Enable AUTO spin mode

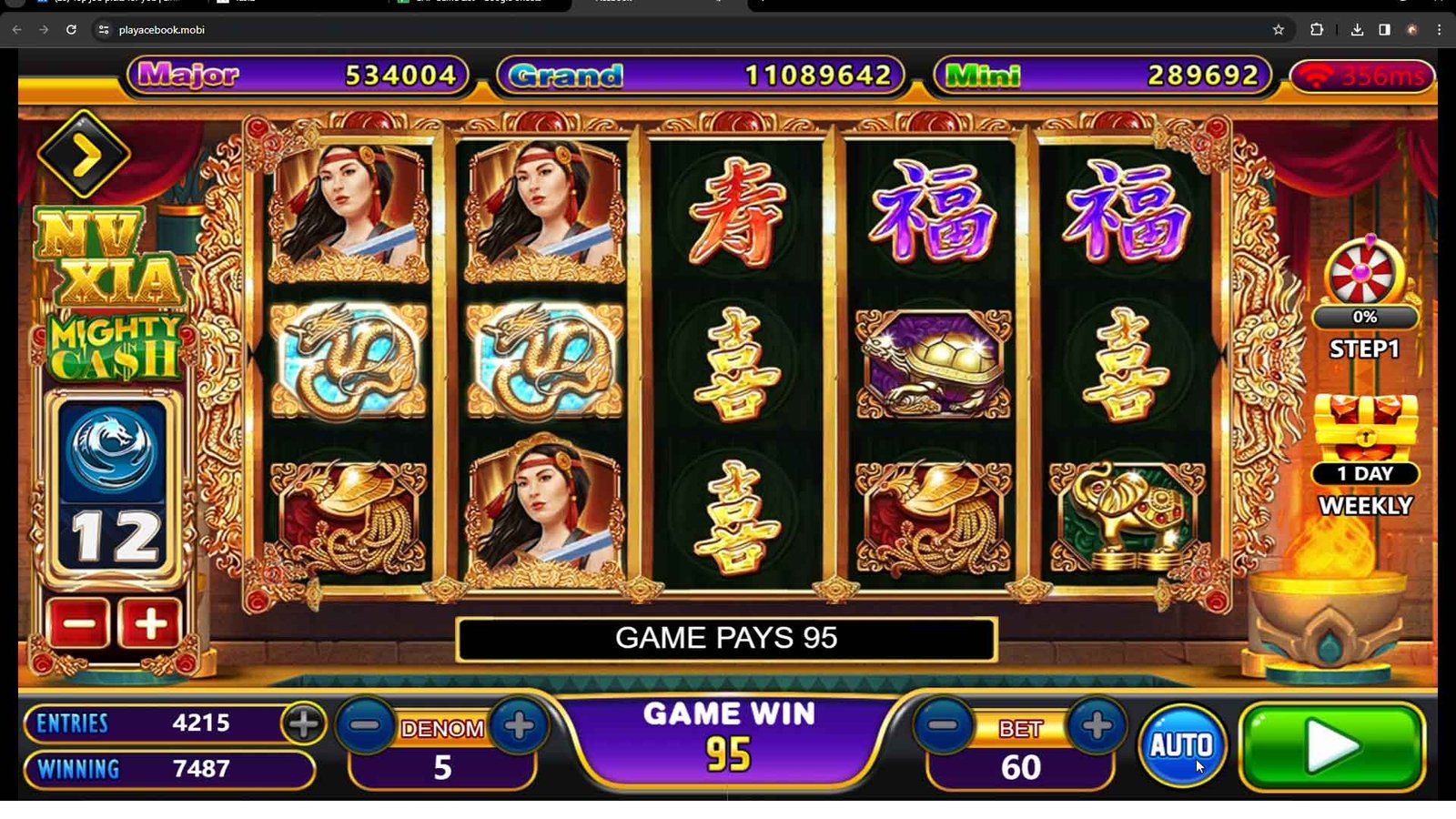click(1181, 745)
